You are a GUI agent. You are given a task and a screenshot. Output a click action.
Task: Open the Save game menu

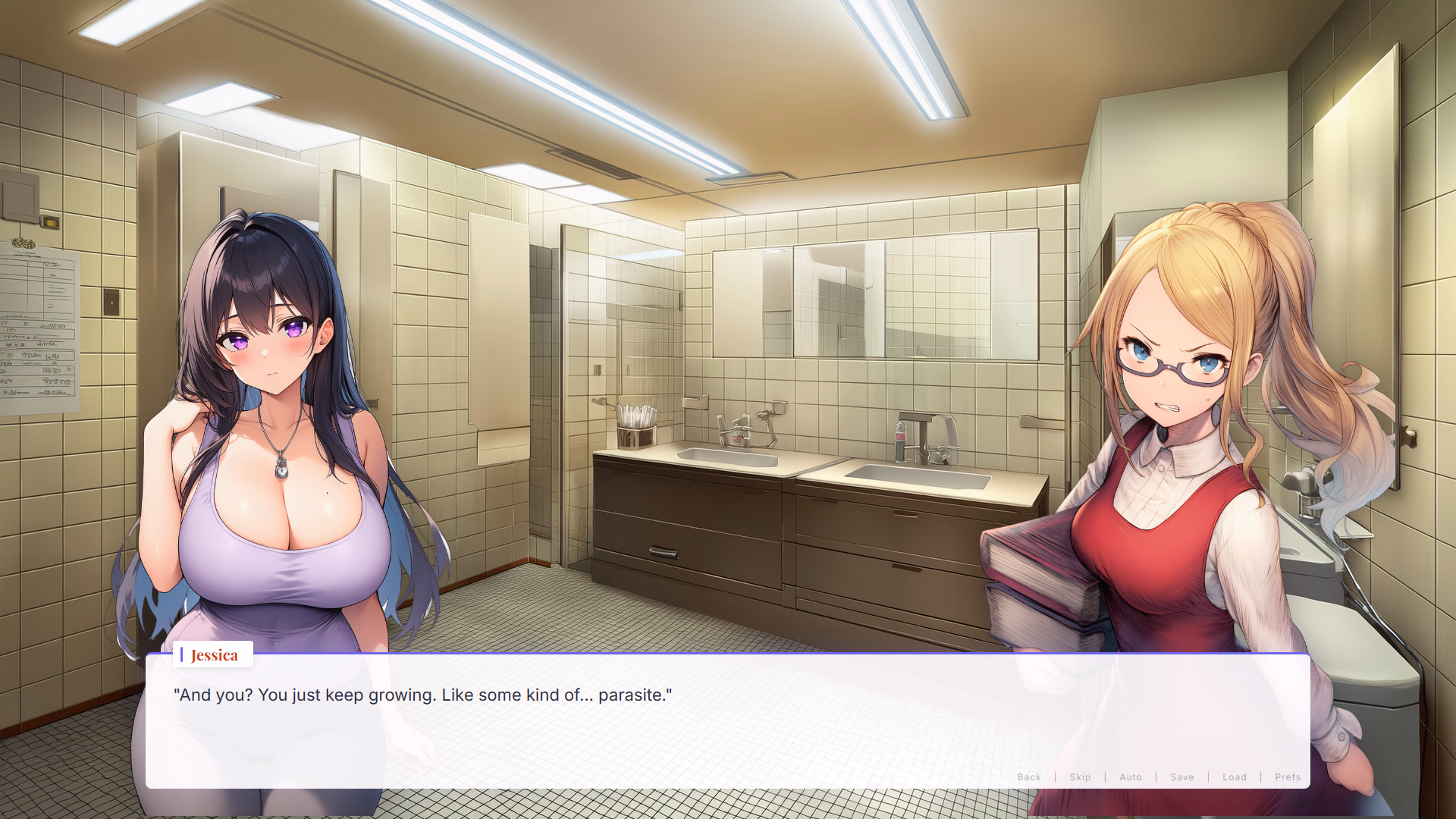1182,777
